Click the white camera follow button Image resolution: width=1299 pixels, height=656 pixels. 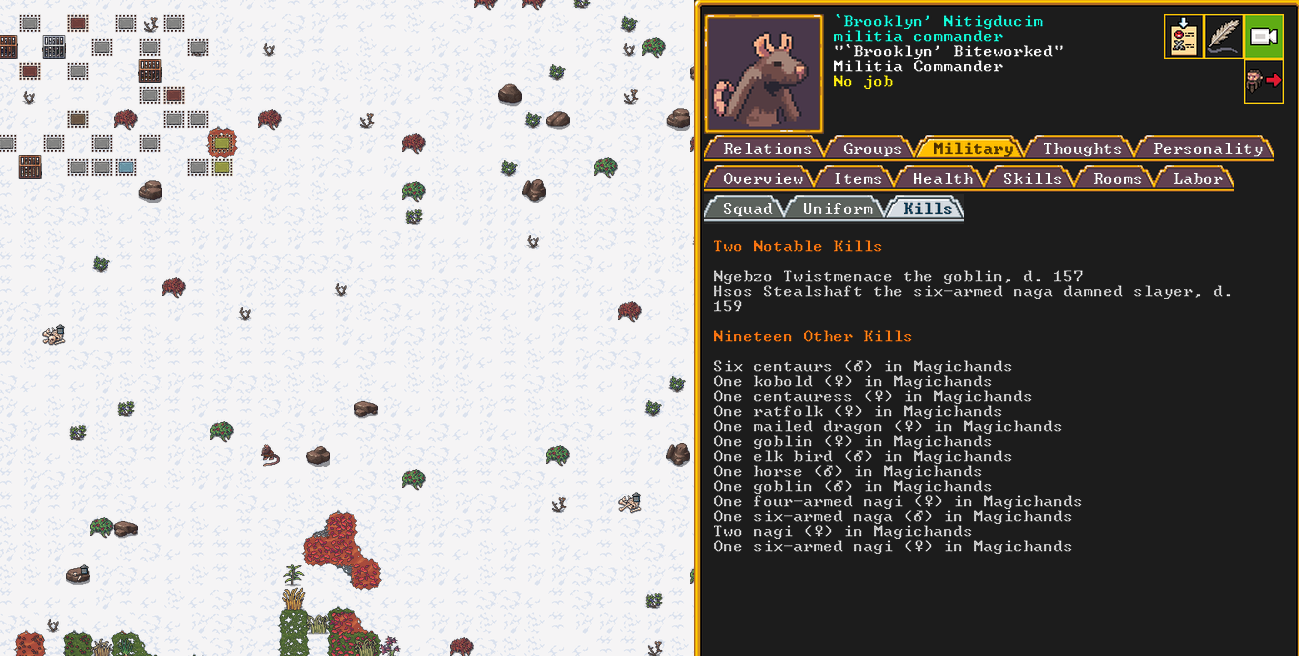coord(1264,37)
